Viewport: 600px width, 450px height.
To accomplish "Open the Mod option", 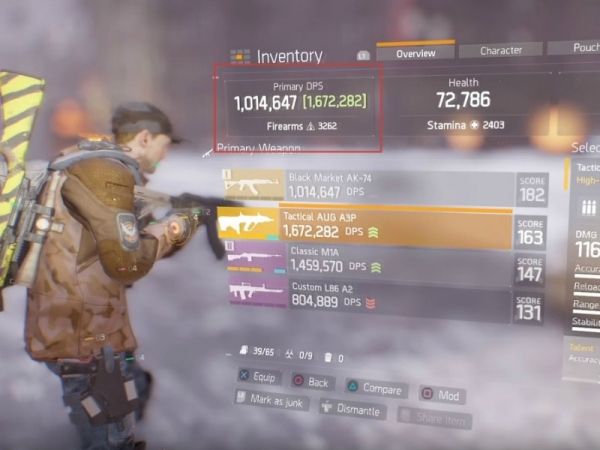I will tap(442, 394).
